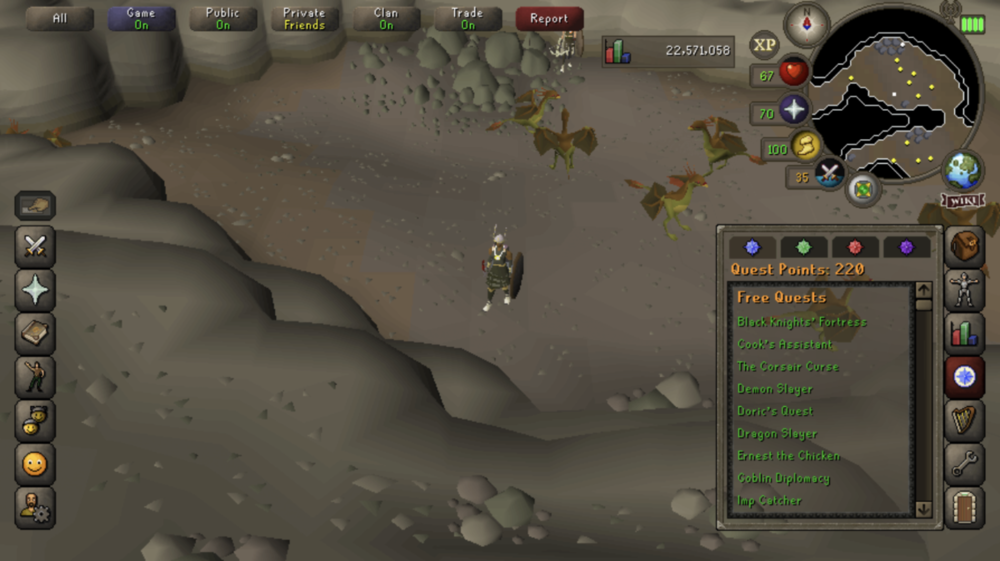Select the Dragon Slayer quest entry
This screenshot has height=561, width=1000.
coord(777,433)
